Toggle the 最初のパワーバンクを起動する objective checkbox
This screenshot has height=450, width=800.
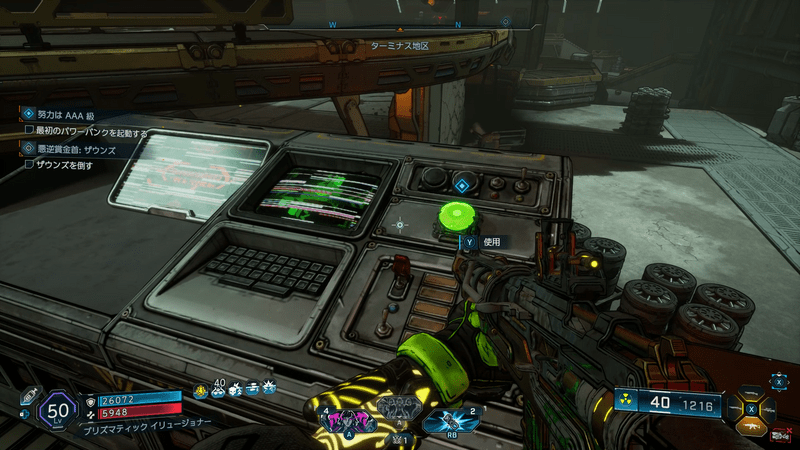[29, 131]
